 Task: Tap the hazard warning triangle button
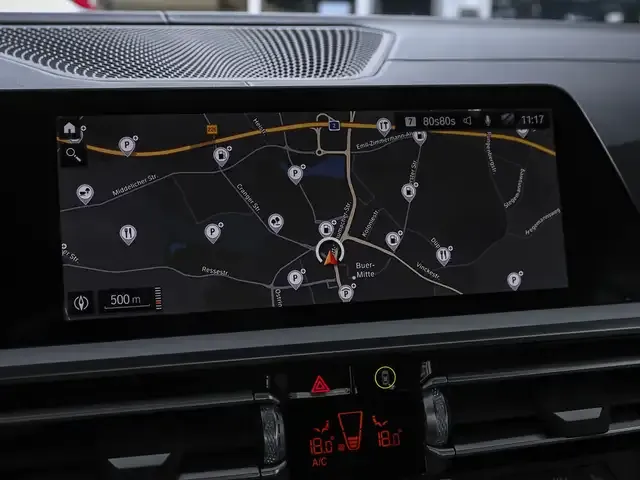[x=321, y=382]
